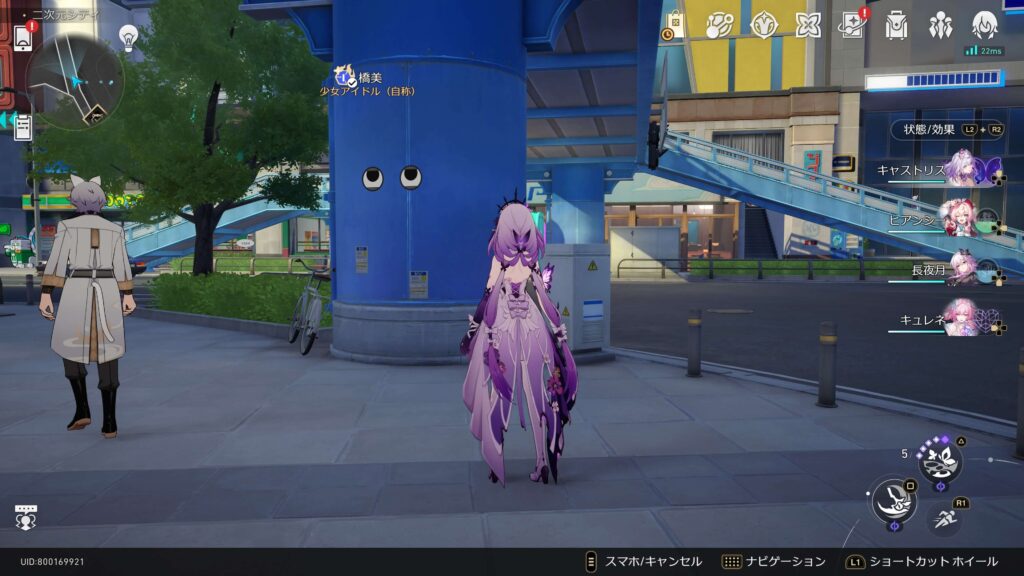Switch to party member 長夜月
The width and height of the screenshot is (1024, 576).
coord(962,270)
